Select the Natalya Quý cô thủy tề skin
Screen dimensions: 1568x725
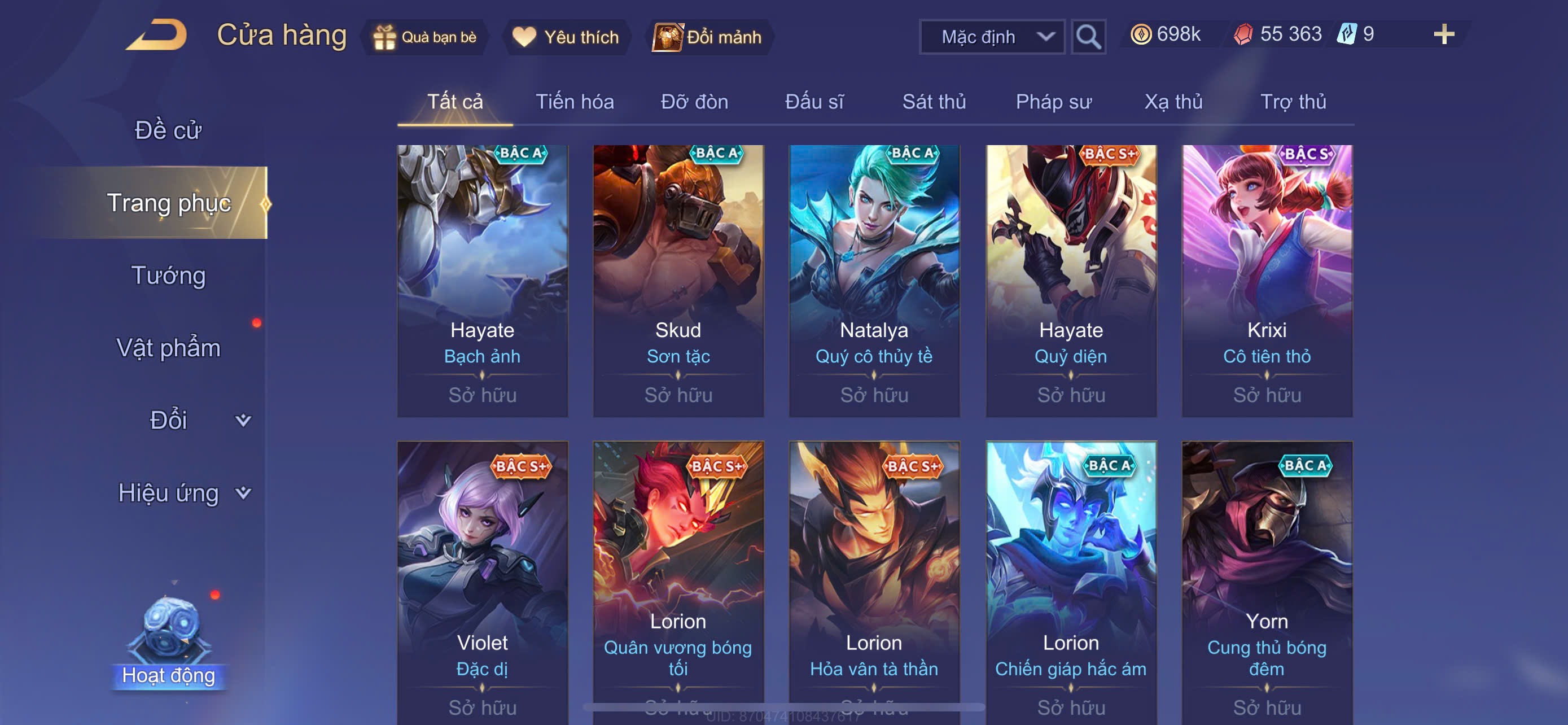874,280
